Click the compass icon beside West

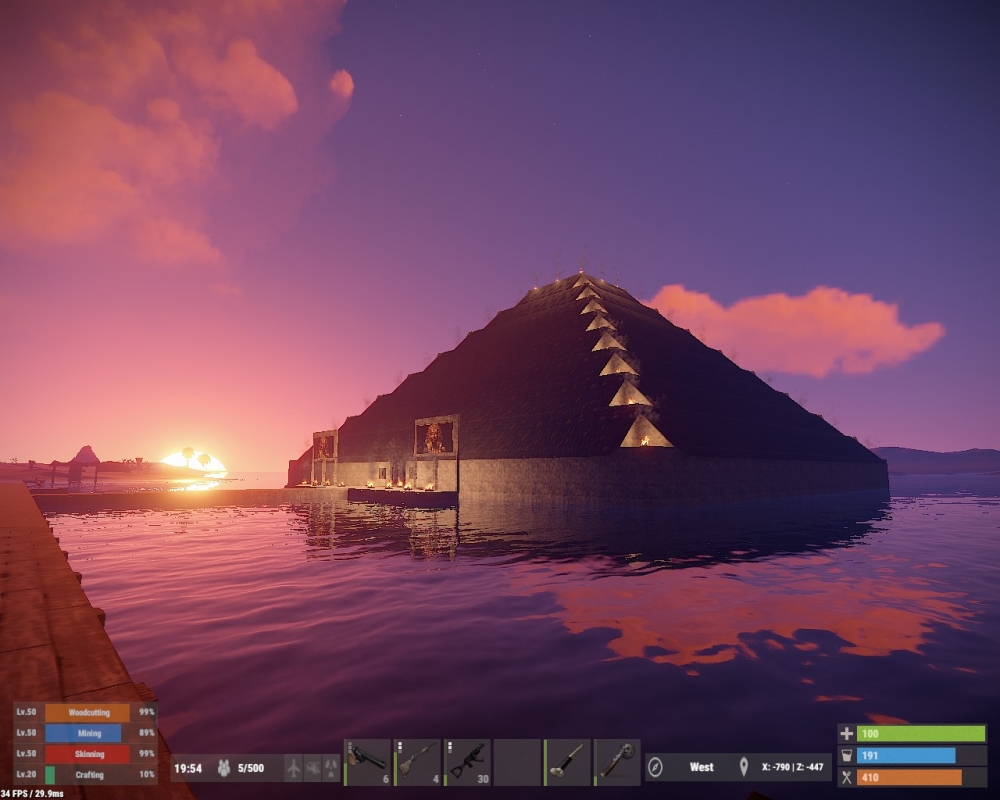656,767
